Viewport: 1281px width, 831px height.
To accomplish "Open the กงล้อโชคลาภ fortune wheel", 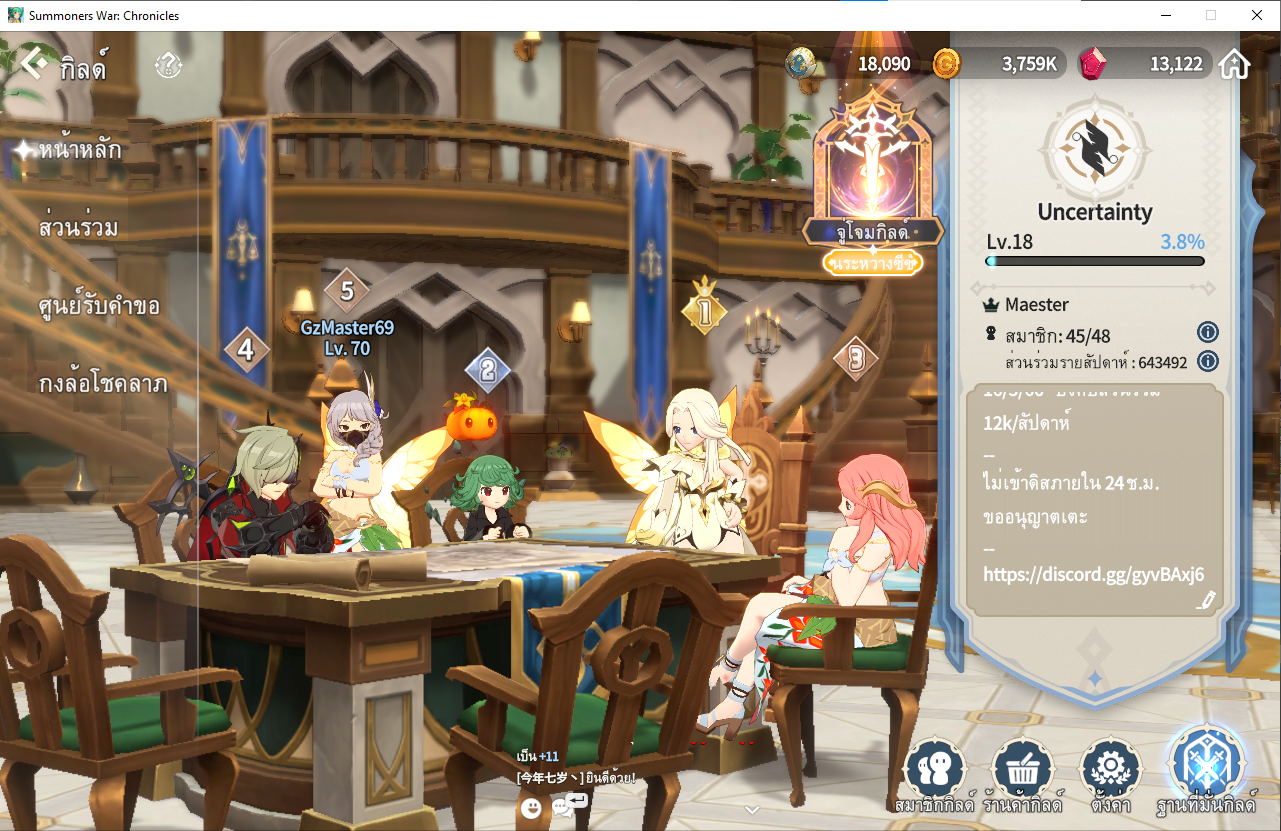I will point(103,384).
